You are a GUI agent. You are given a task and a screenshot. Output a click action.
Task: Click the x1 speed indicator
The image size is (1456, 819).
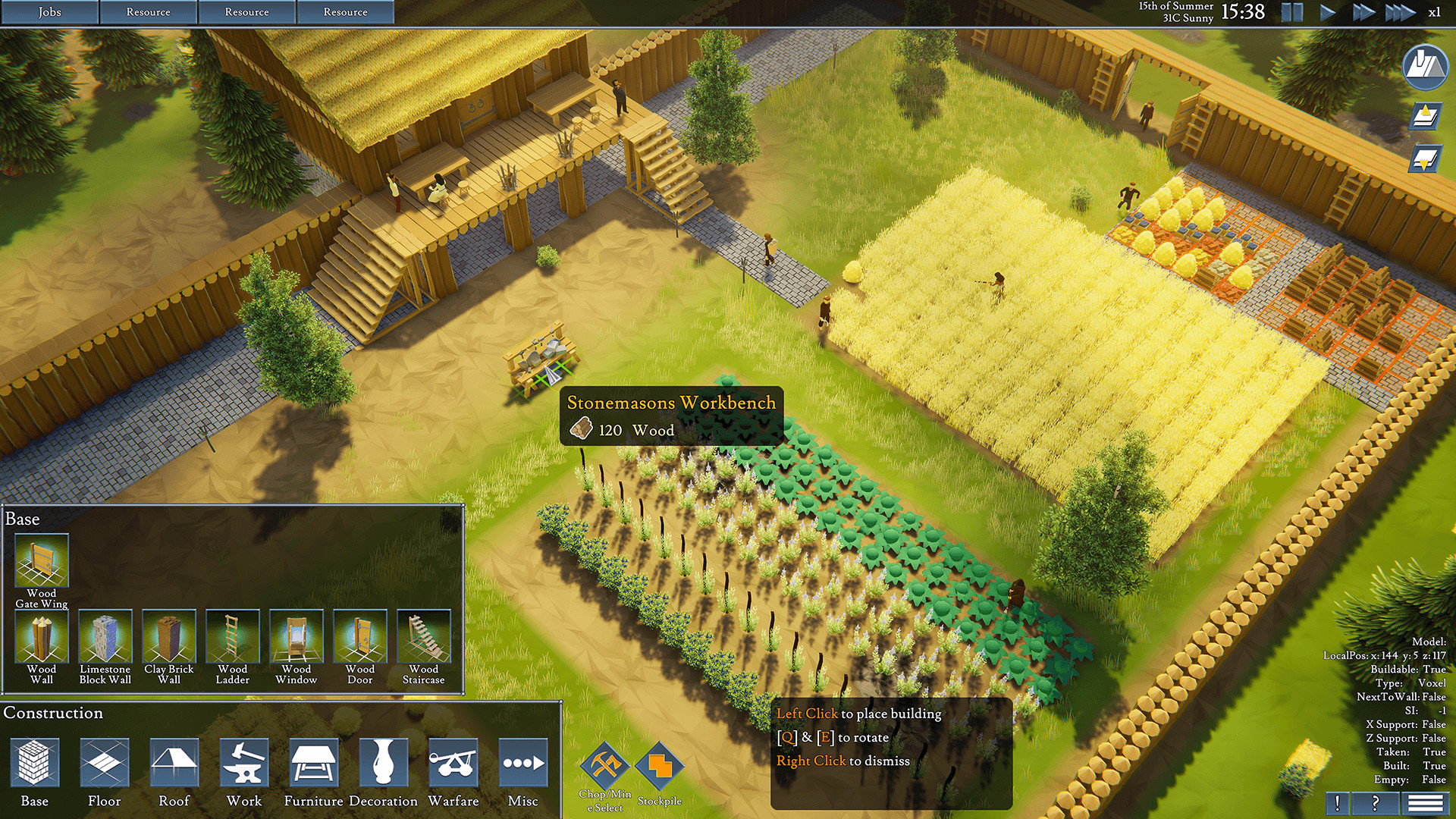[x=1434, y=12]
